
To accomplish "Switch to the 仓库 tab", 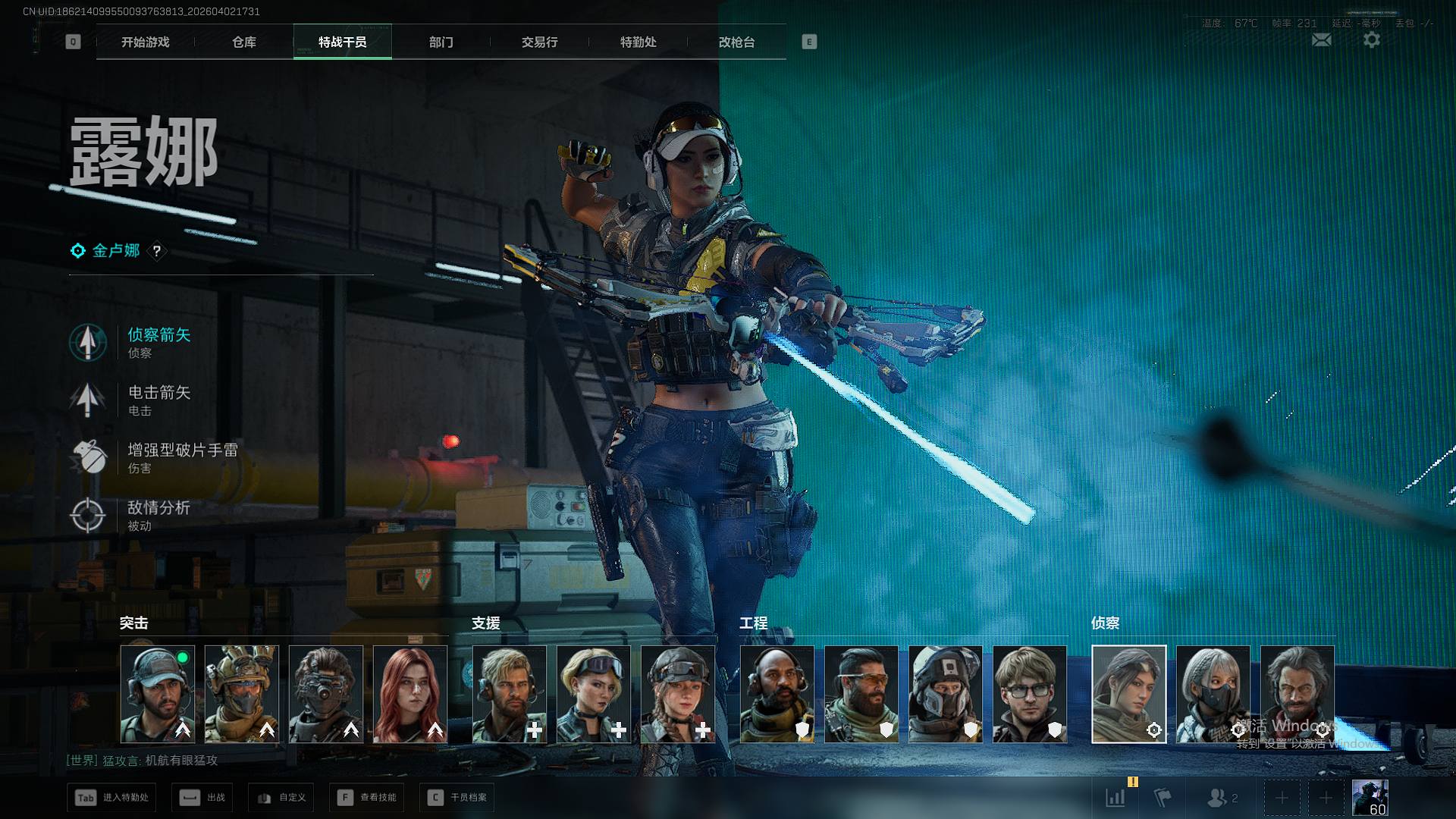I will click(244, 42).
